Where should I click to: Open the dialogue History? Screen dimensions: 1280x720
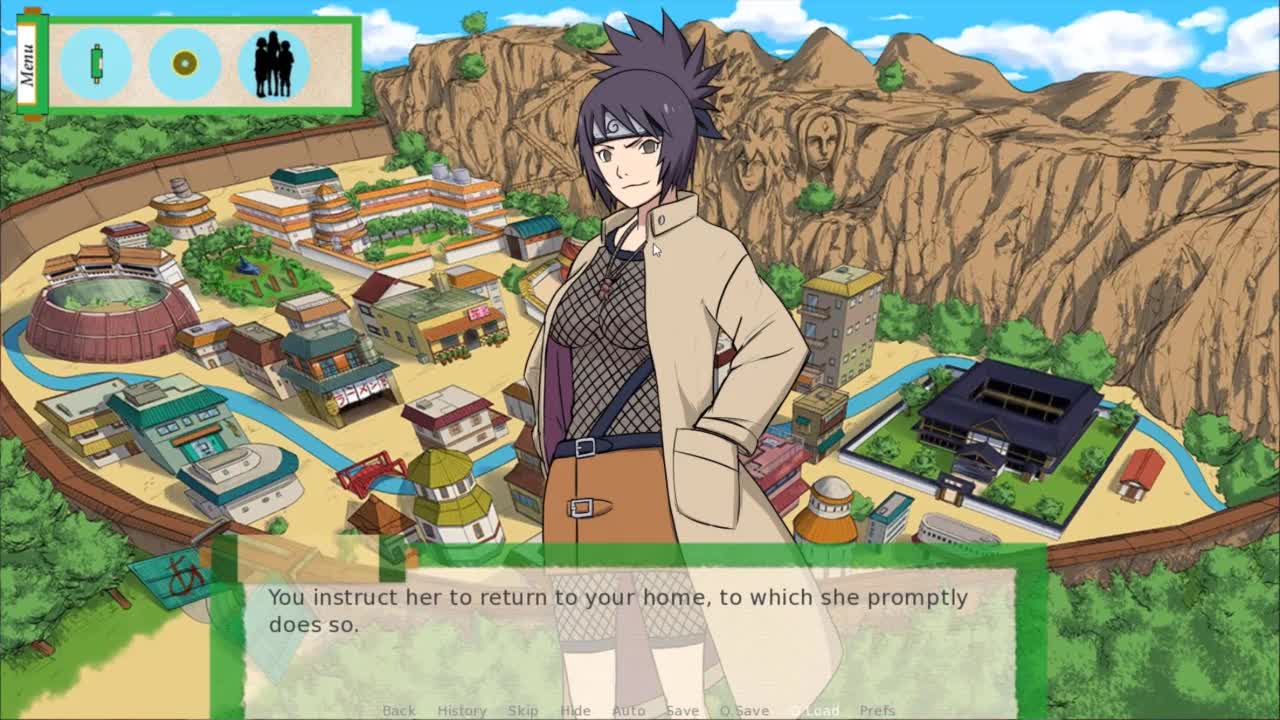click(461, 711)
